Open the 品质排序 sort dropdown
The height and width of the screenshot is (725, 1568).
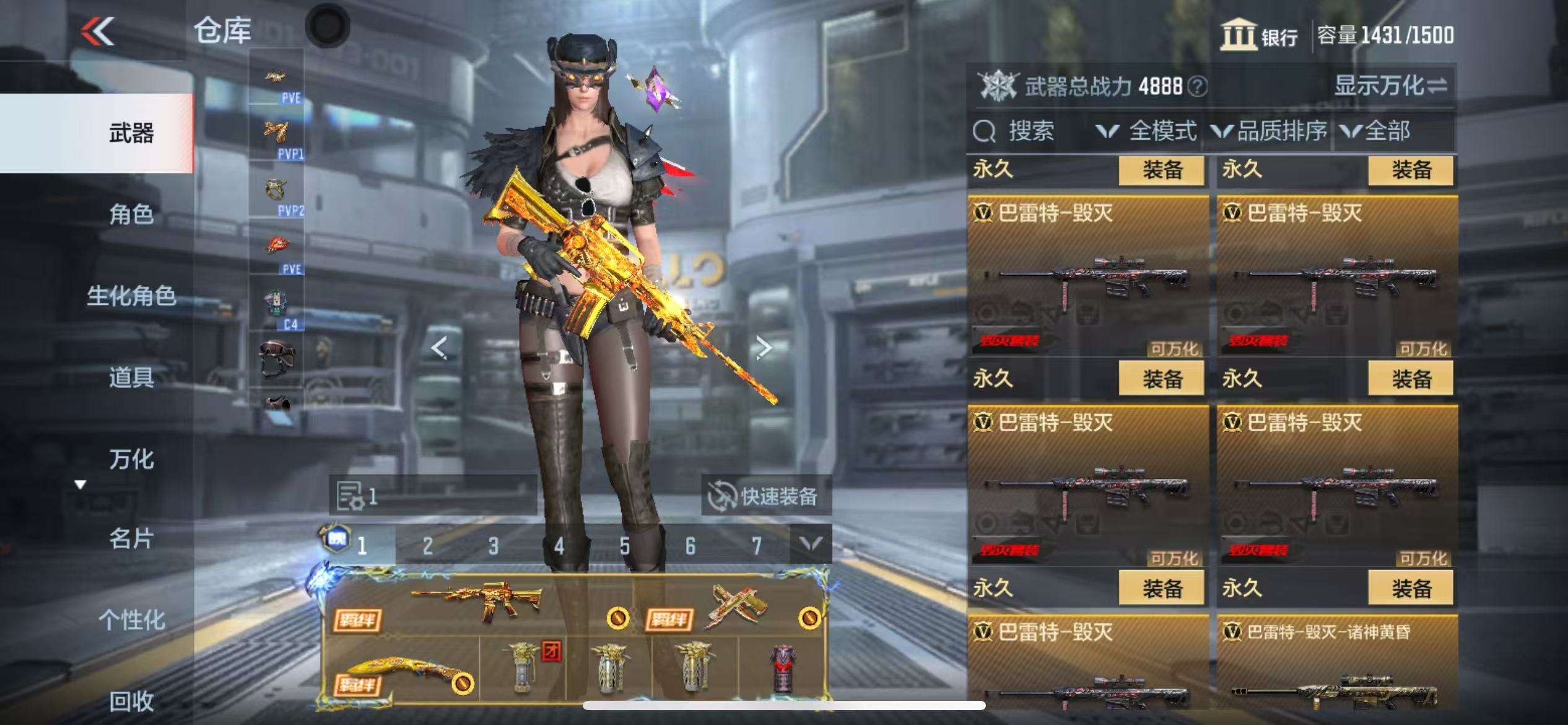(1270, 131)
